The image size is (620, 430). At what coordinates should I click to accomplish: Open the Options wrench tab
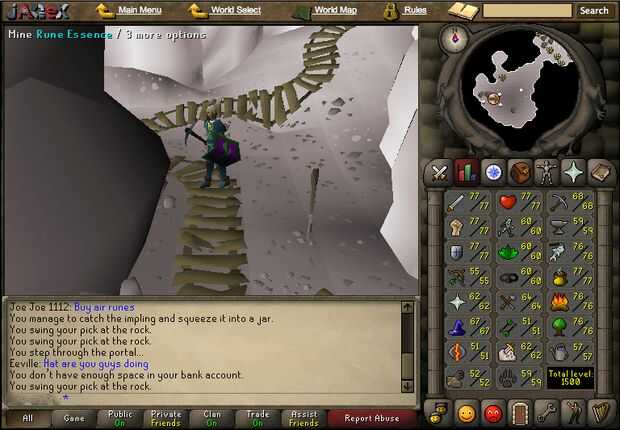coord(547,412)
